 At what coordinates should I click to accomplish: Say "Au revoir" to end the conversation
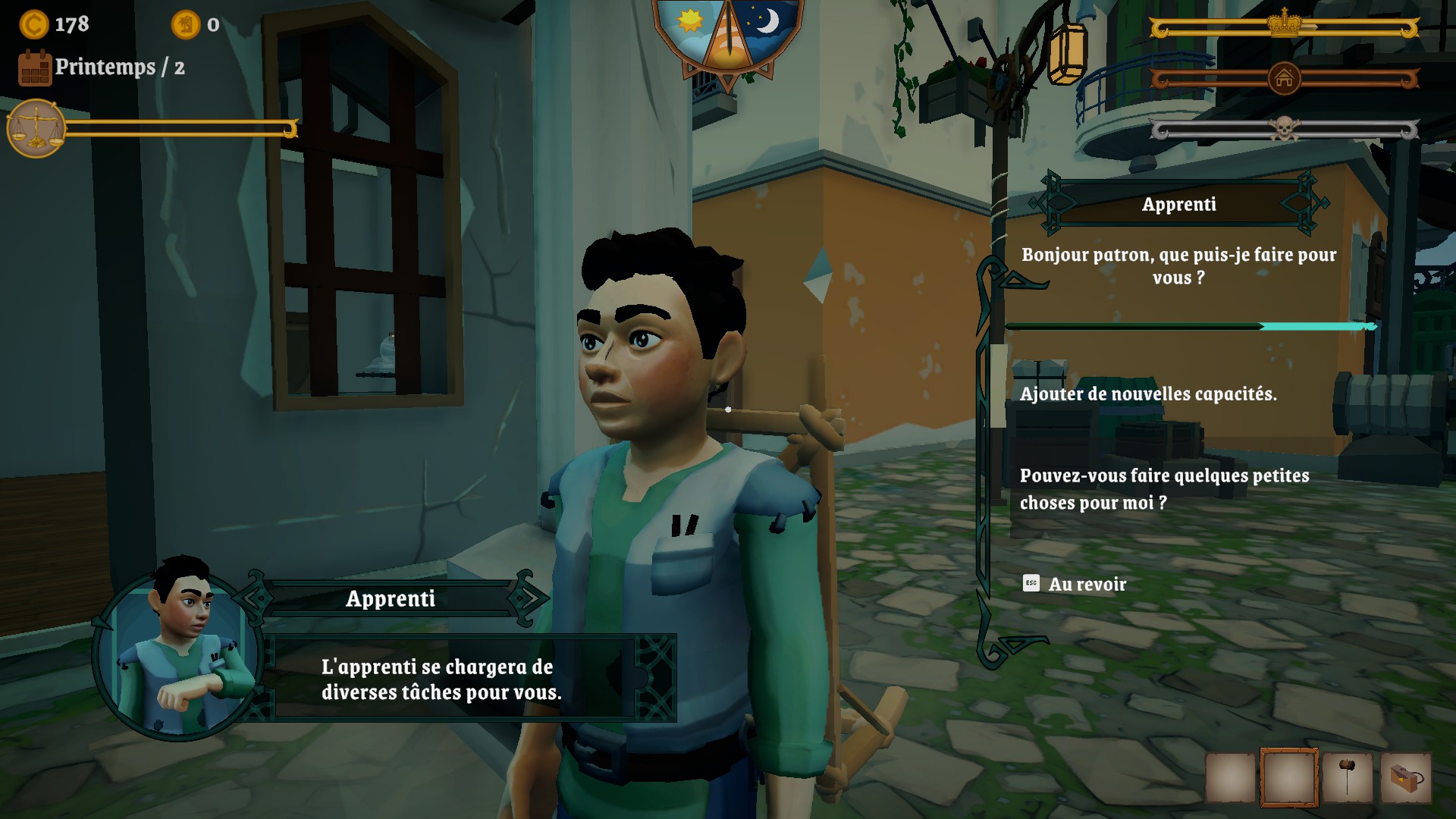pyautogui.click(x=1087, y=585)
